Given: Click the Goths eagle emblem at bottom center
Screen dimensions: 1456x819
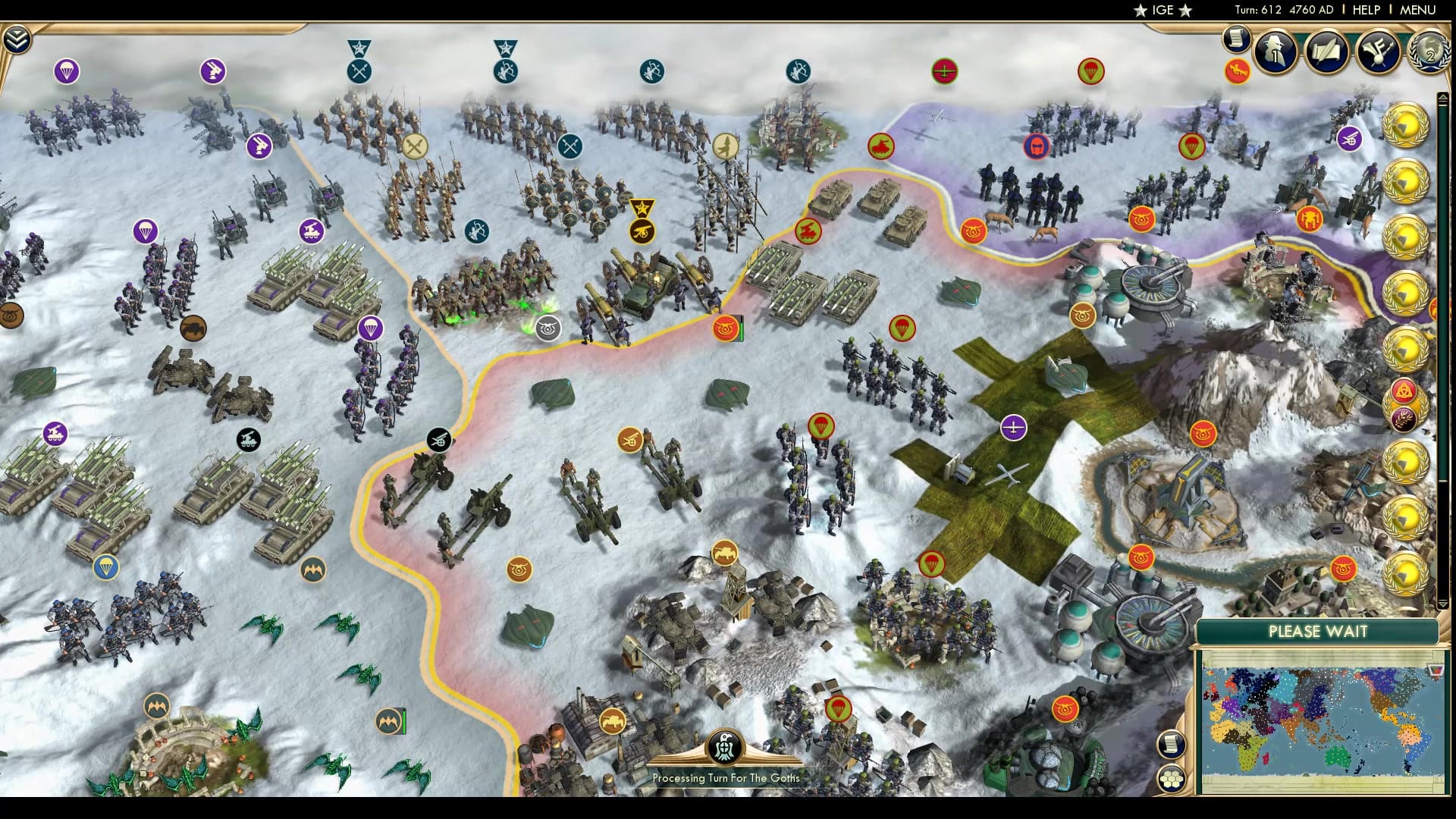Looking at the screenshot, I should (726, 747).
